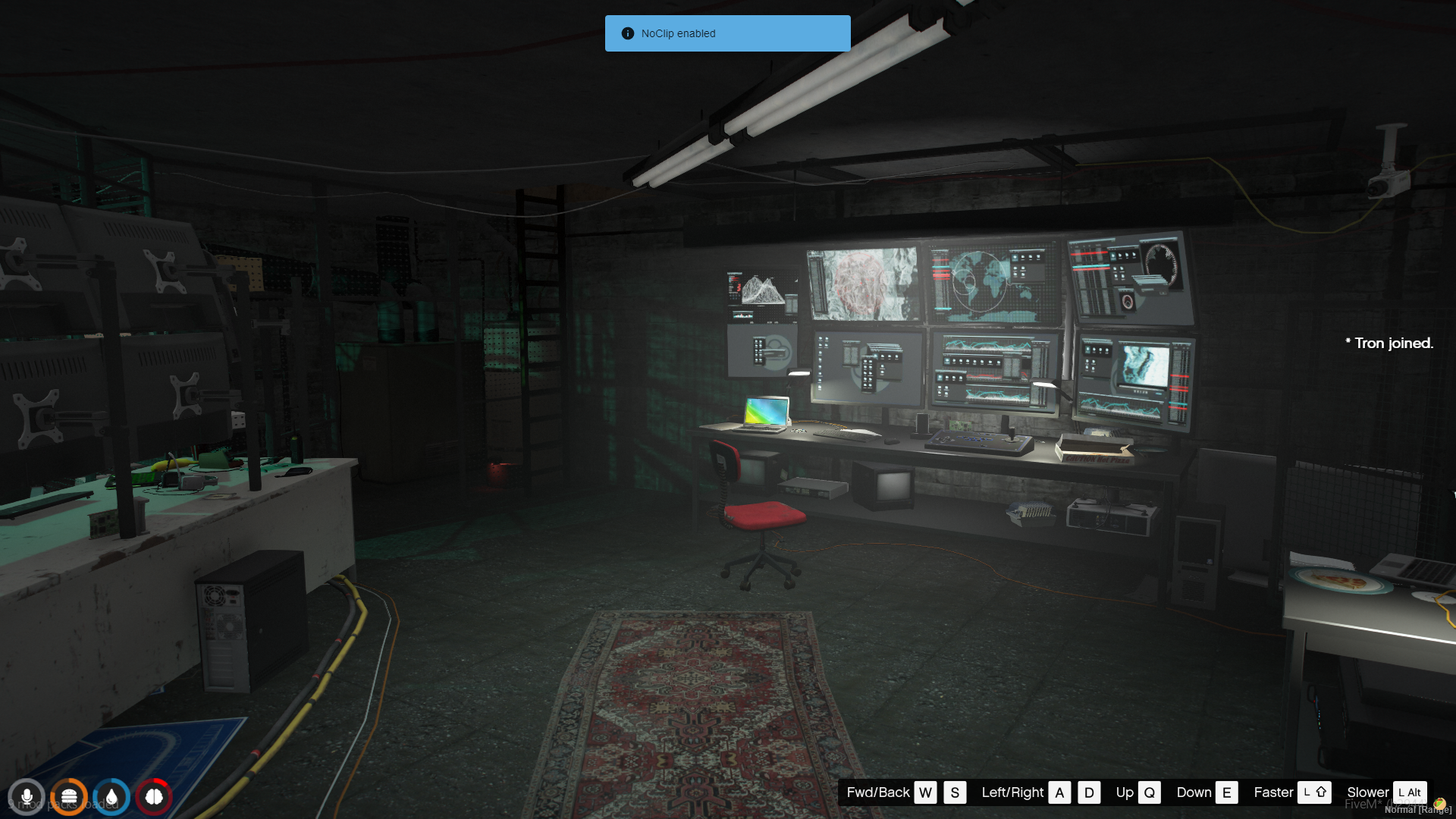The height and width of the screenshot is (819, 1456).
Task: Click the water drop thirst icon
Action: click(x=111, y=797)
